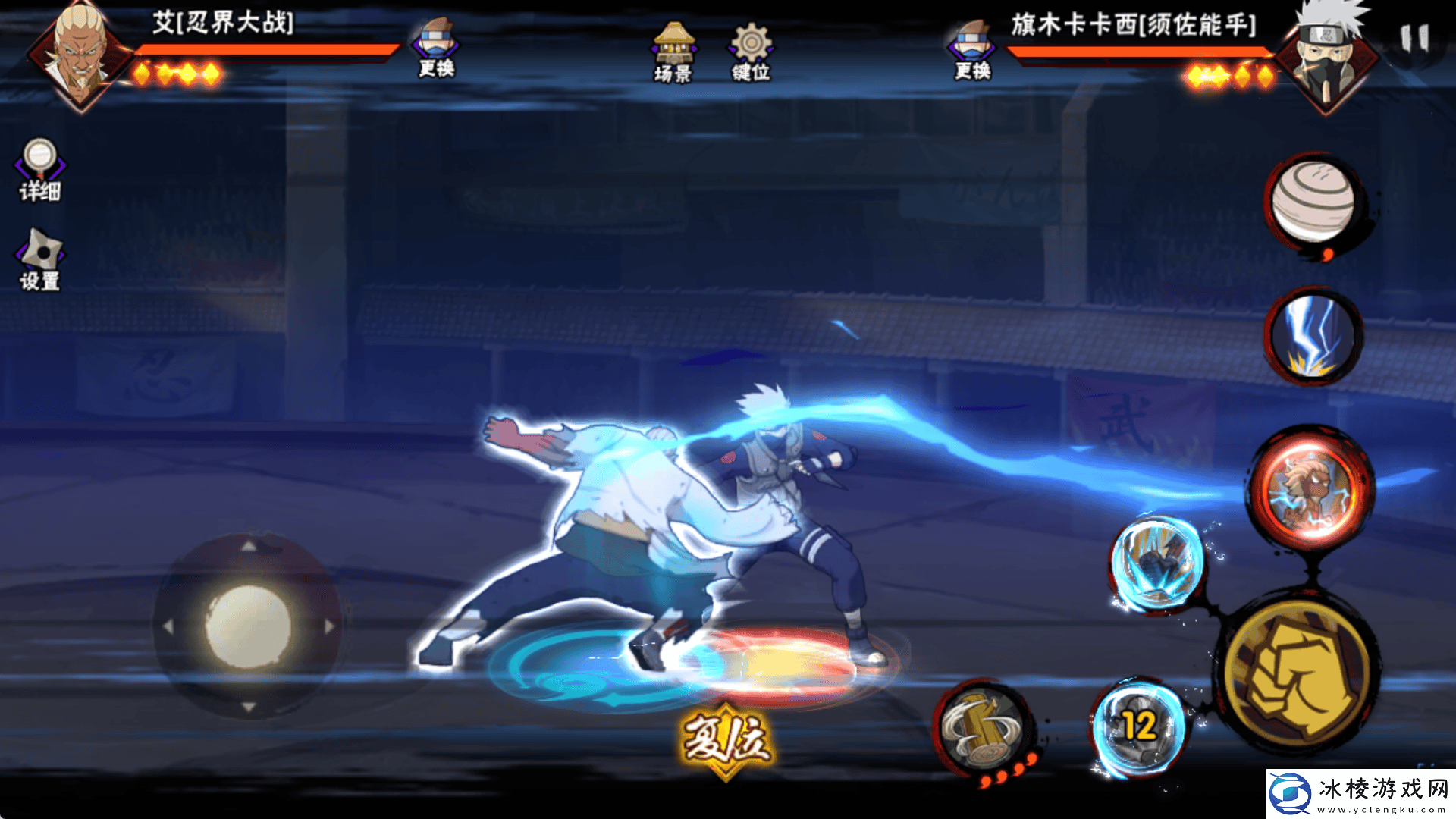This screenshot has height=819, width=1456.
Task: Unleash the red-ringed ultimate skill
Action: coord(1311,489)
